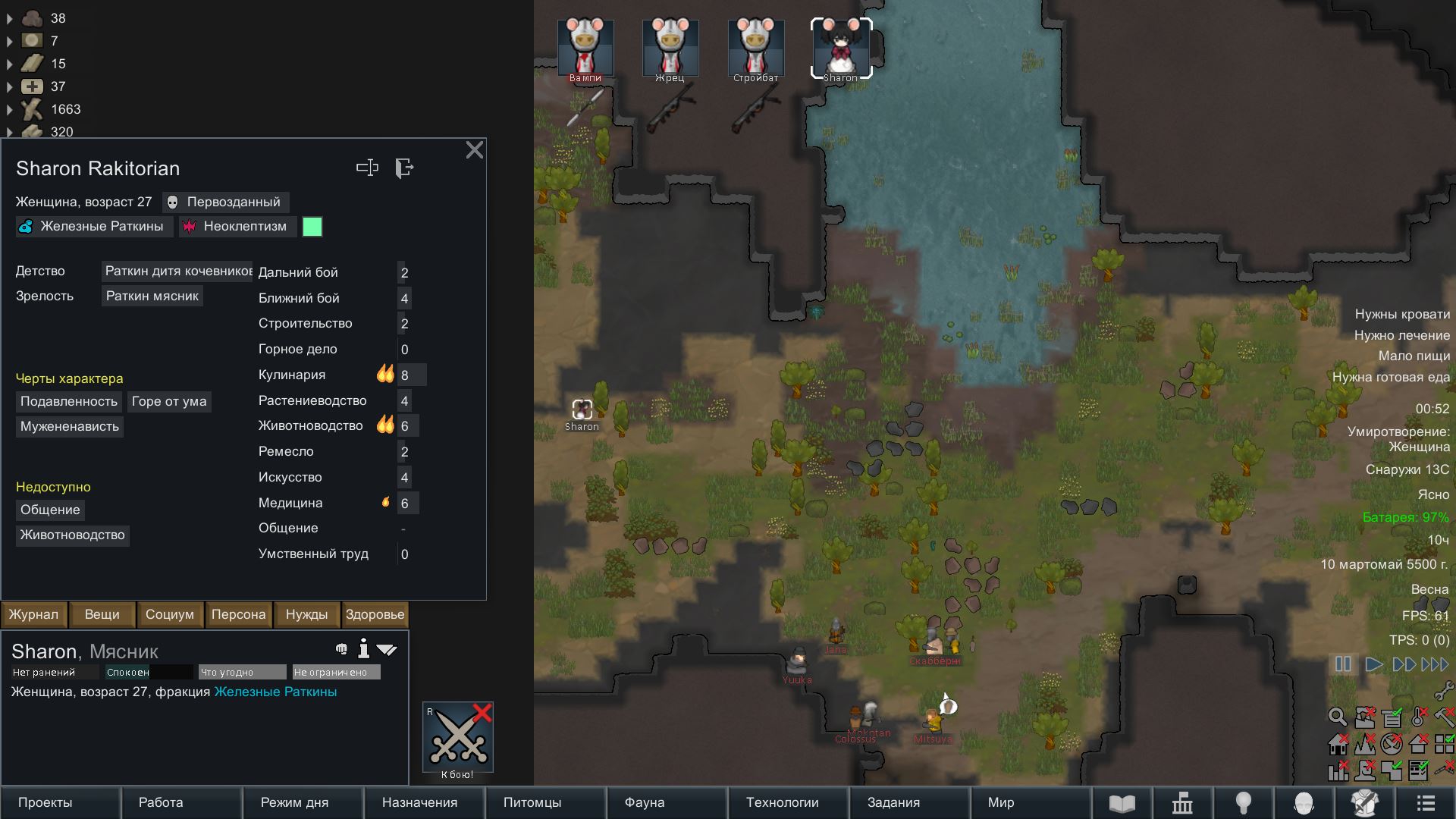Screen dimensions: 1456x819
Task: Open the Назначения menu
Action: pyautogui.click(x=419, y=802)
